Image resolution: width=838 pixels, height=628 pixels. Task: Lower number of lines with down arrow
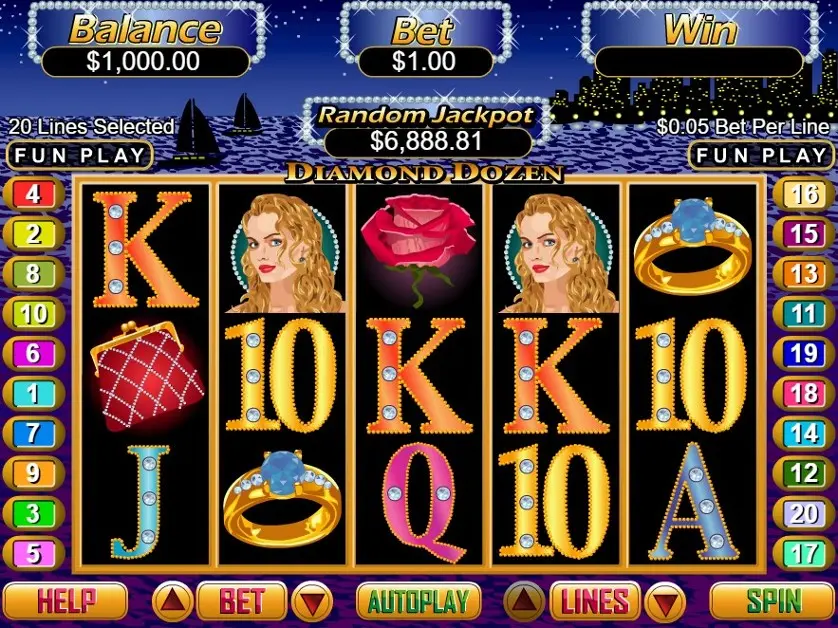665,601
